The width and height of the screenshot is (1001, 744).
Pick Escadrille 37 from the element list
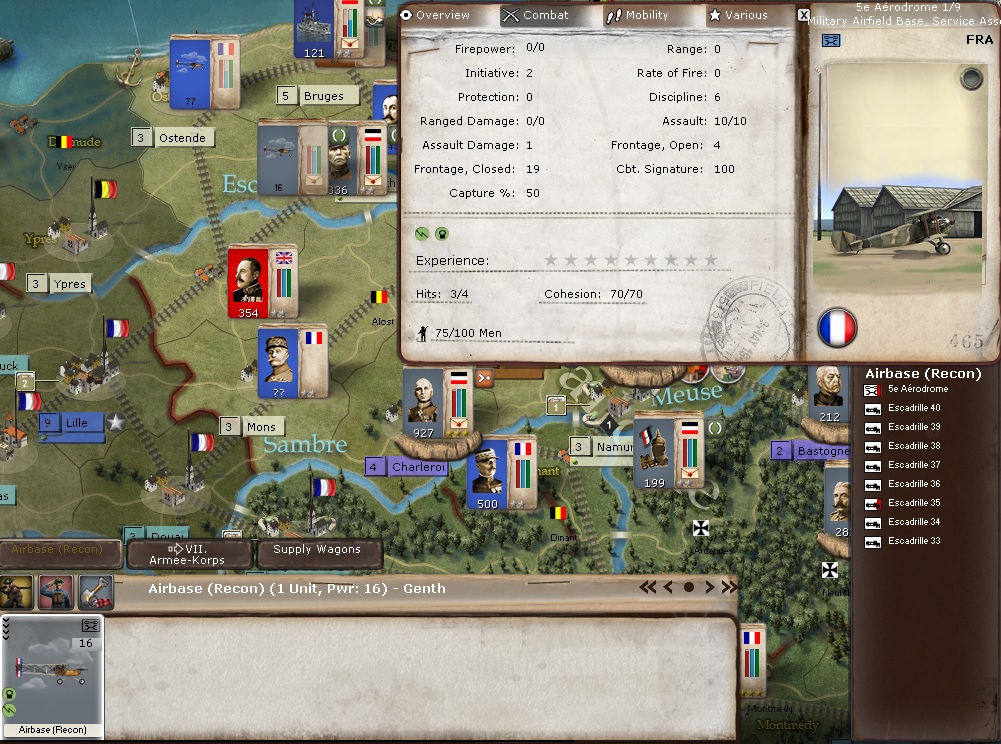coord(914,465)
